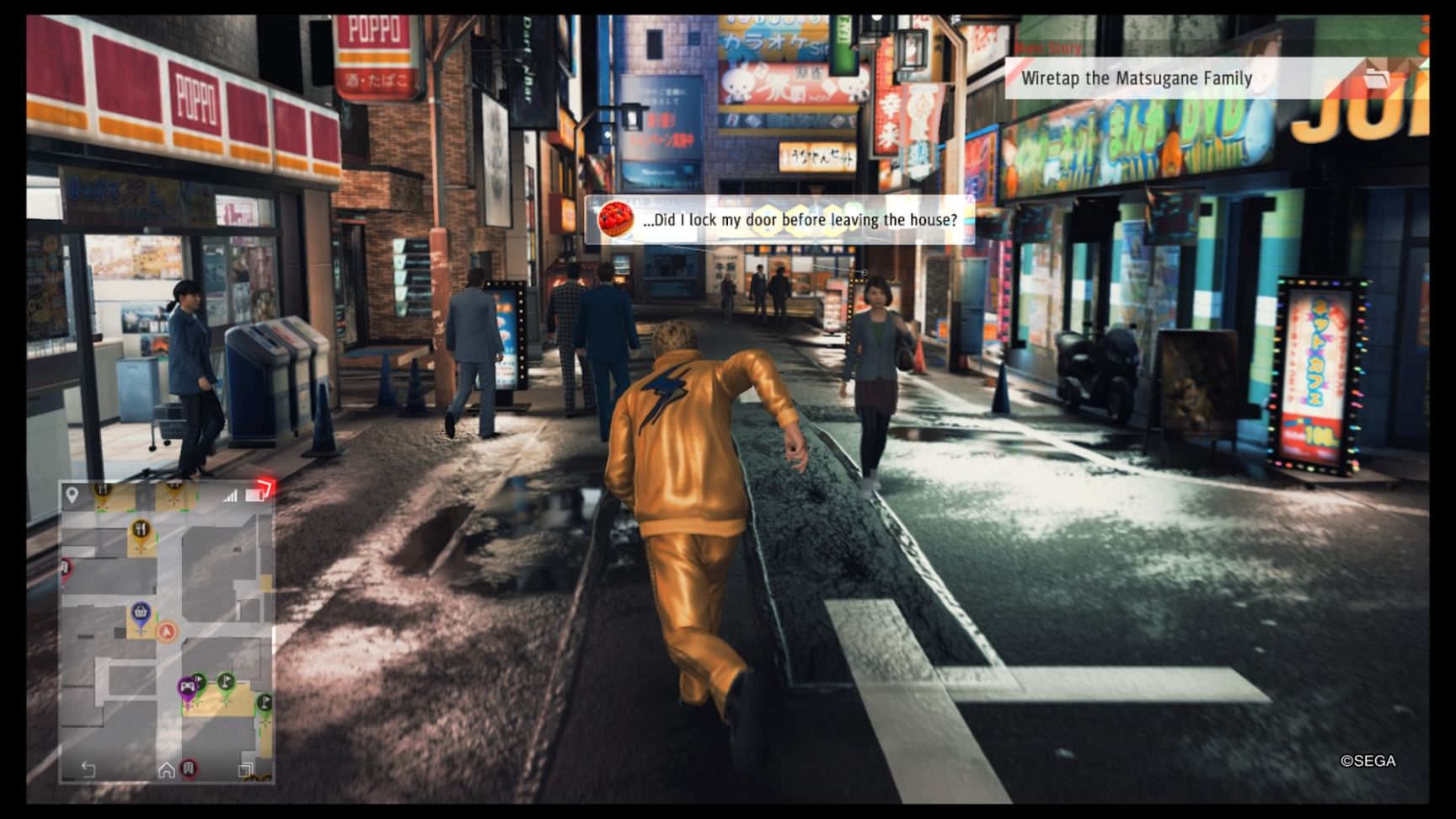Click the orange player arrow on the minimap
Image resolution: width=1456 pixels, height=819 pixels.
[167, 630]
